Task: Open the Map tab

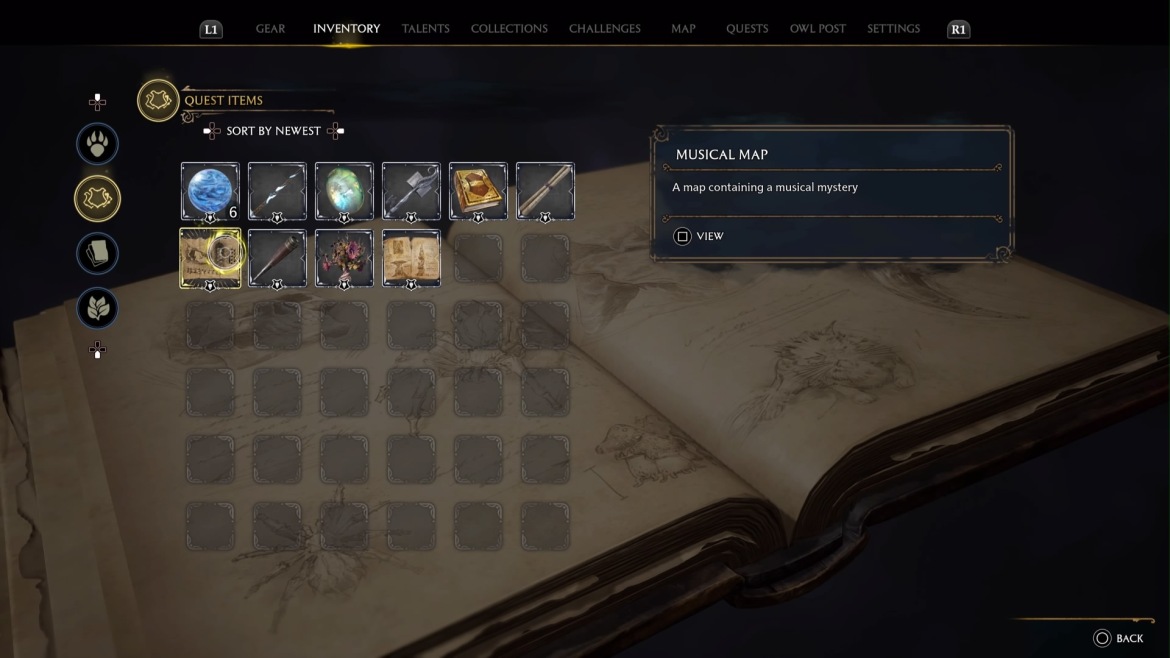Action: pyautogui.click(x=683, y=29)
